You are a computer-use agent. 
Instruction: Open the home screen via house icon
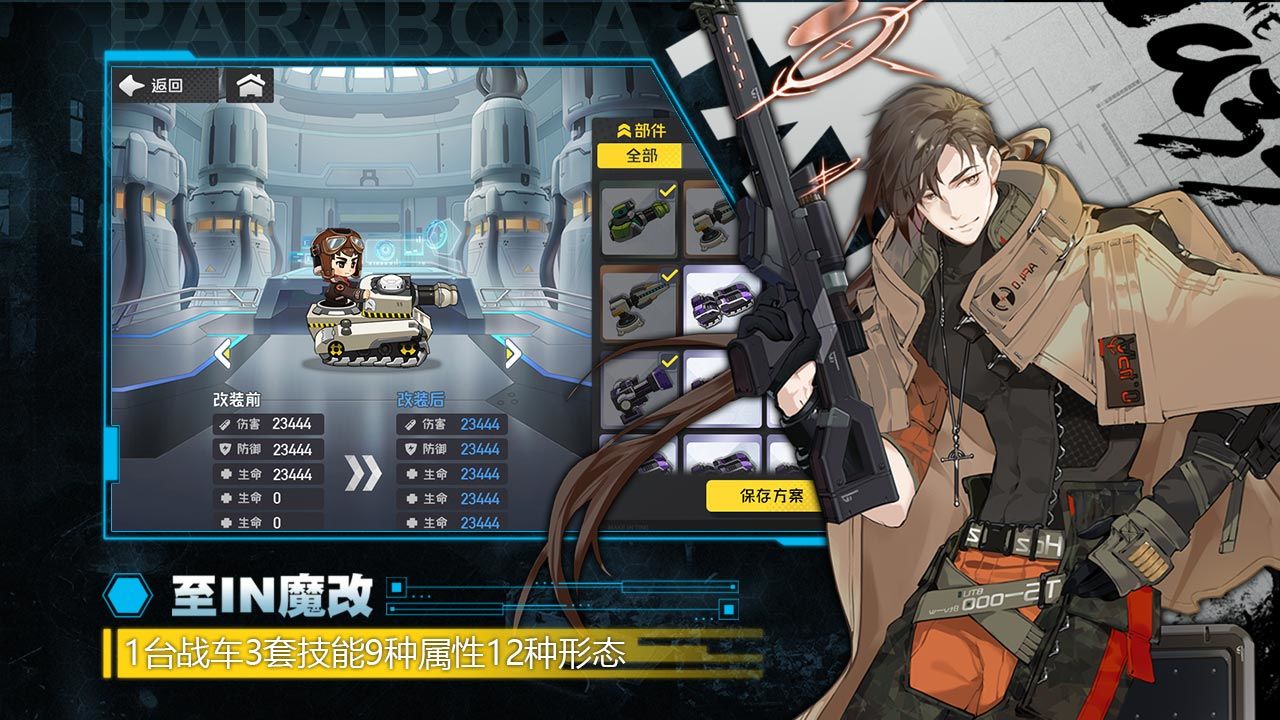tap(249, 86)
